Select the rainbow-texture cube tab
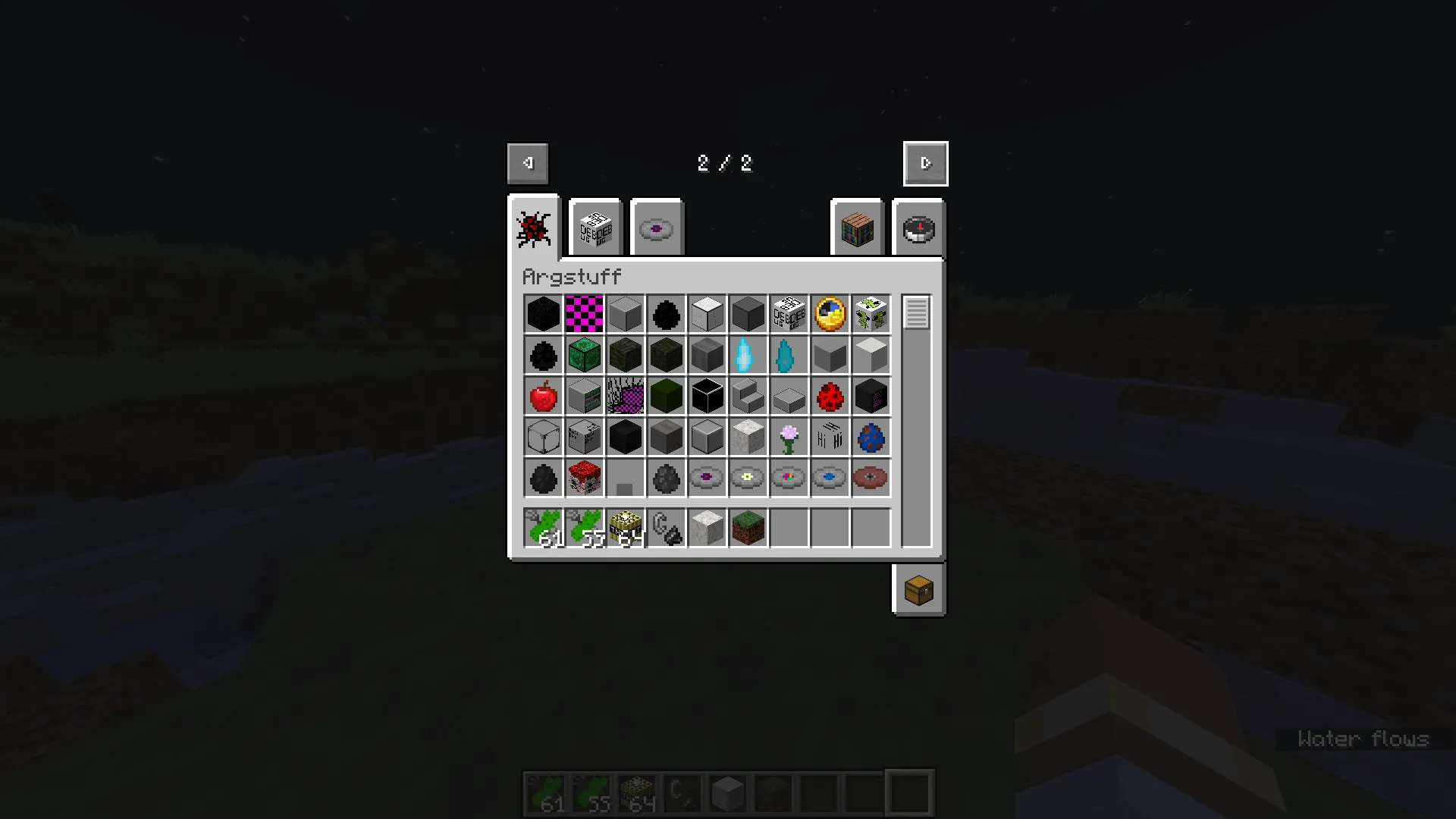 (857, 229)
